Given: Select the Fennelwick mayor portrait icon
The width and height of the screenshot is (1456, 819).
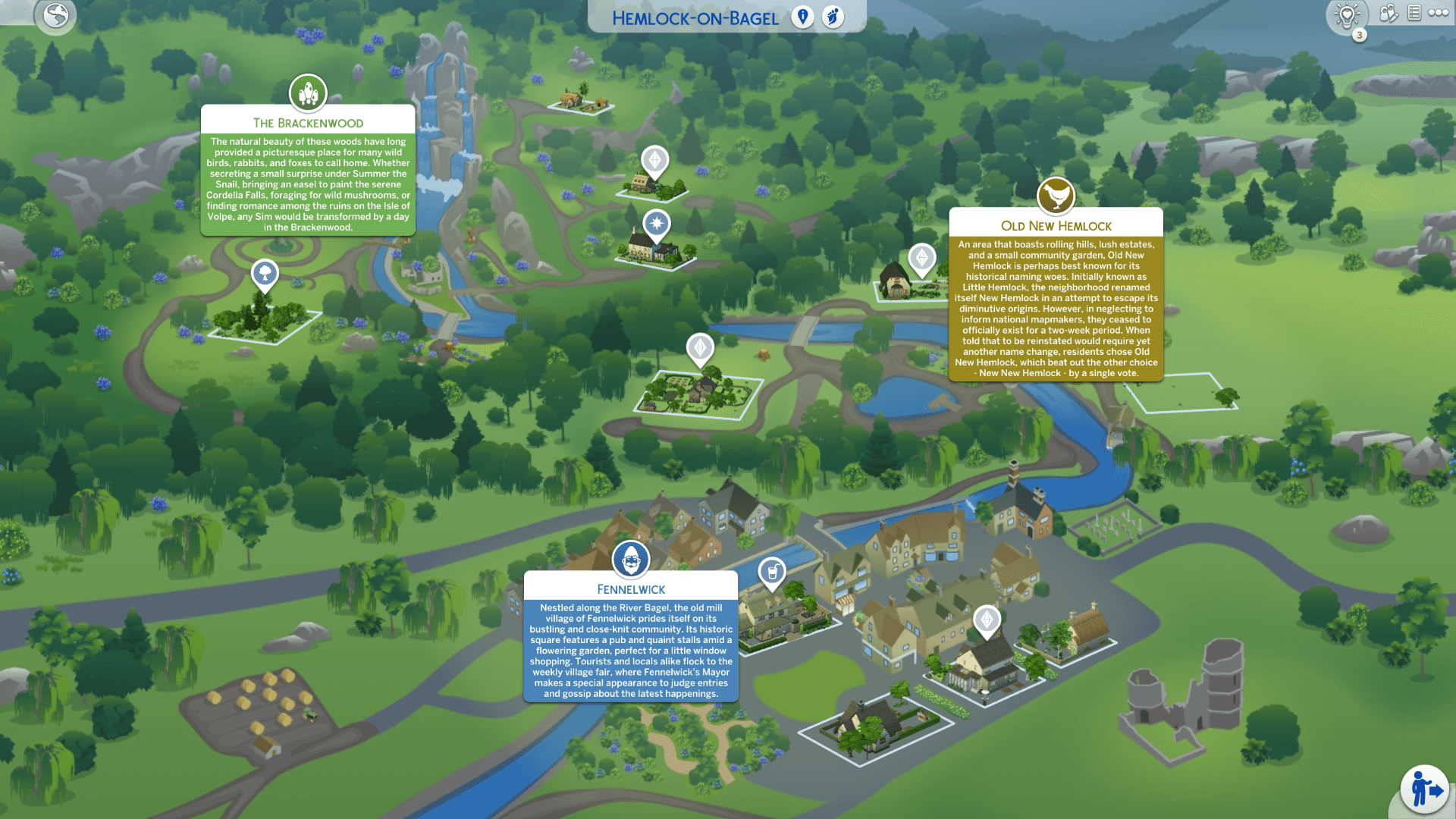Looking at the screenshot, I should pos(631,560).
